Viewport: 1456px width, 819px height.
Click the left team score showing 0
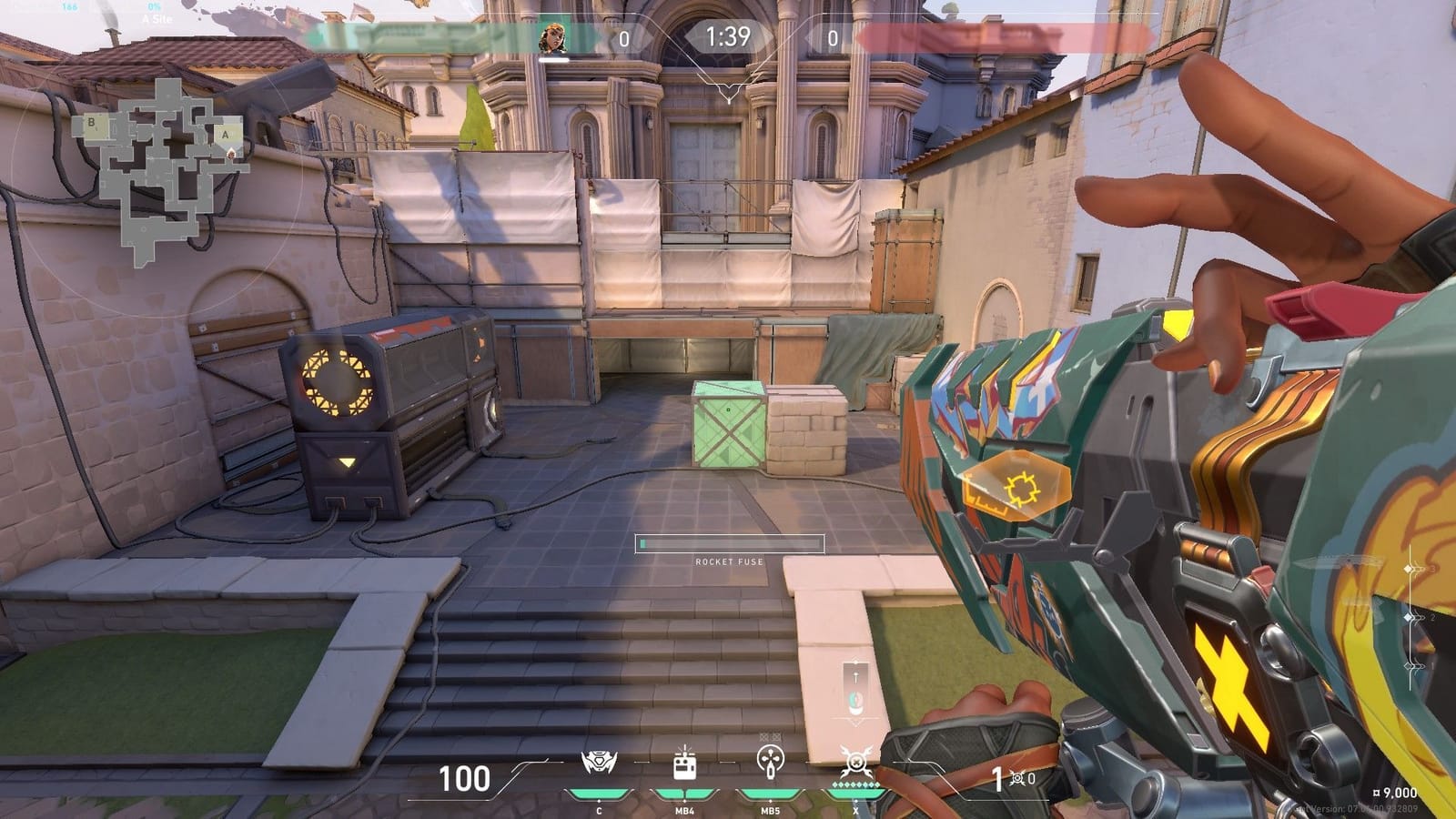tap(625, 39)
